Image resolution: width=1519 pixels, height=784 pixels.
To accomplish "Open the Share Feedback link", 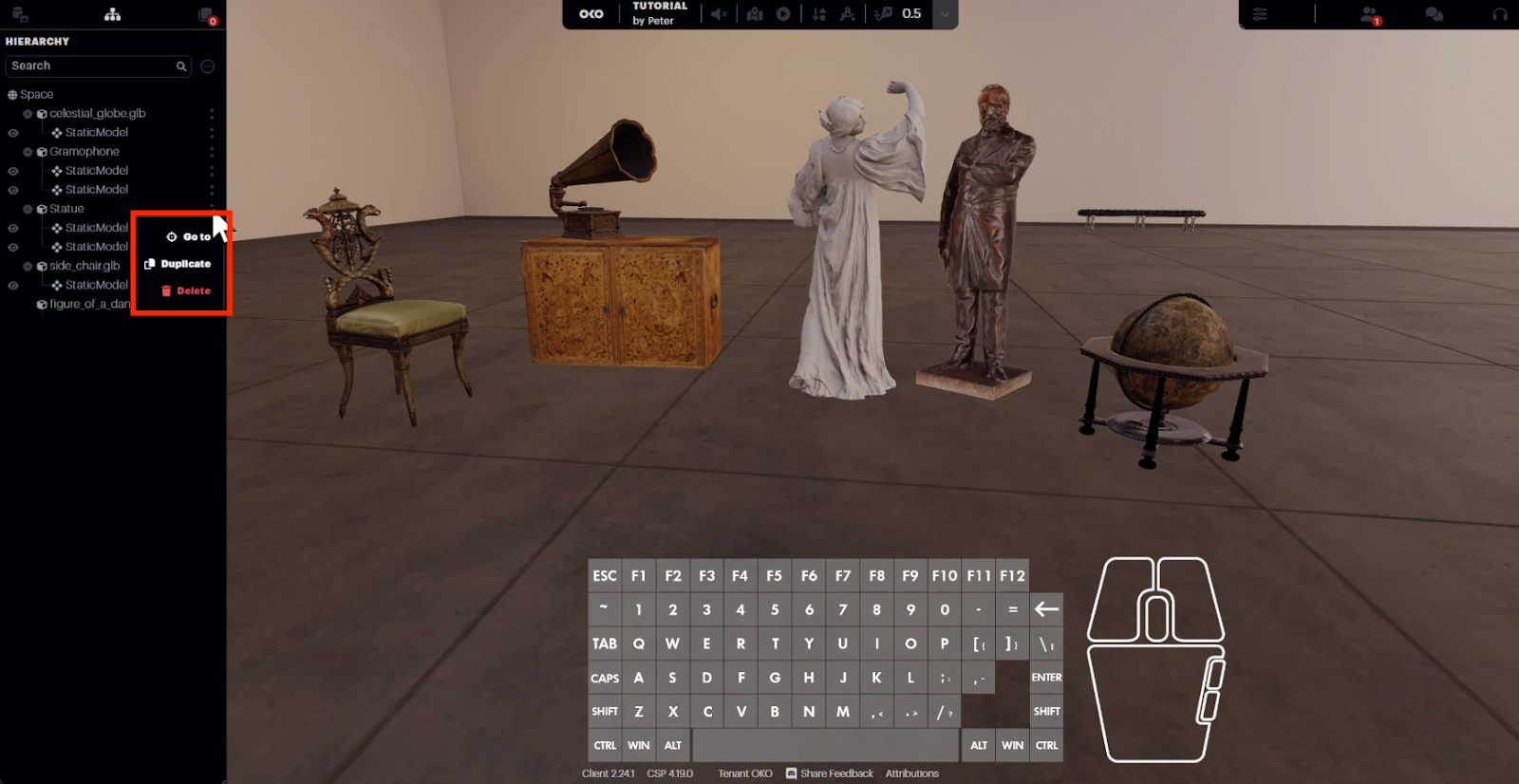I will coord(829,774).
